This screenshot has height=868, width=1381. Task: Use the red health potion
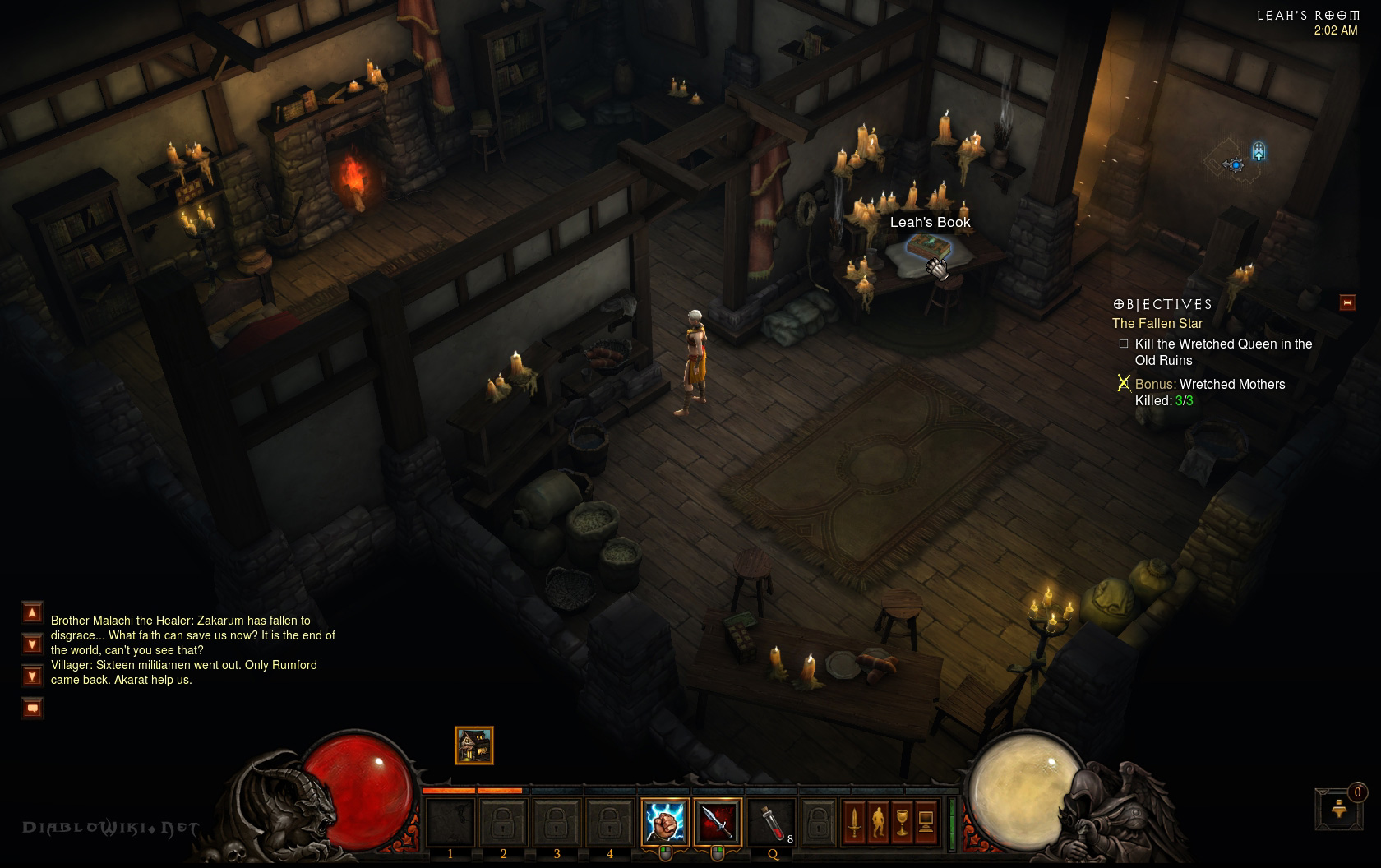point(770,821)
